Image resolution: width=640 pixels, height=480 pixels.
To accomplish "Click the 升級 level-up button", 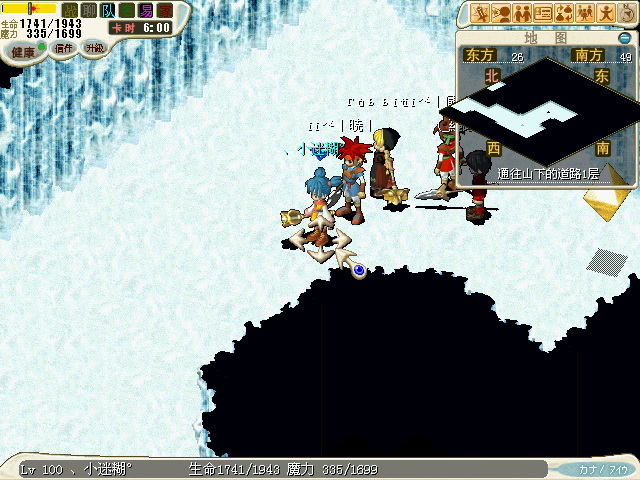I will [x=94, y=47].
